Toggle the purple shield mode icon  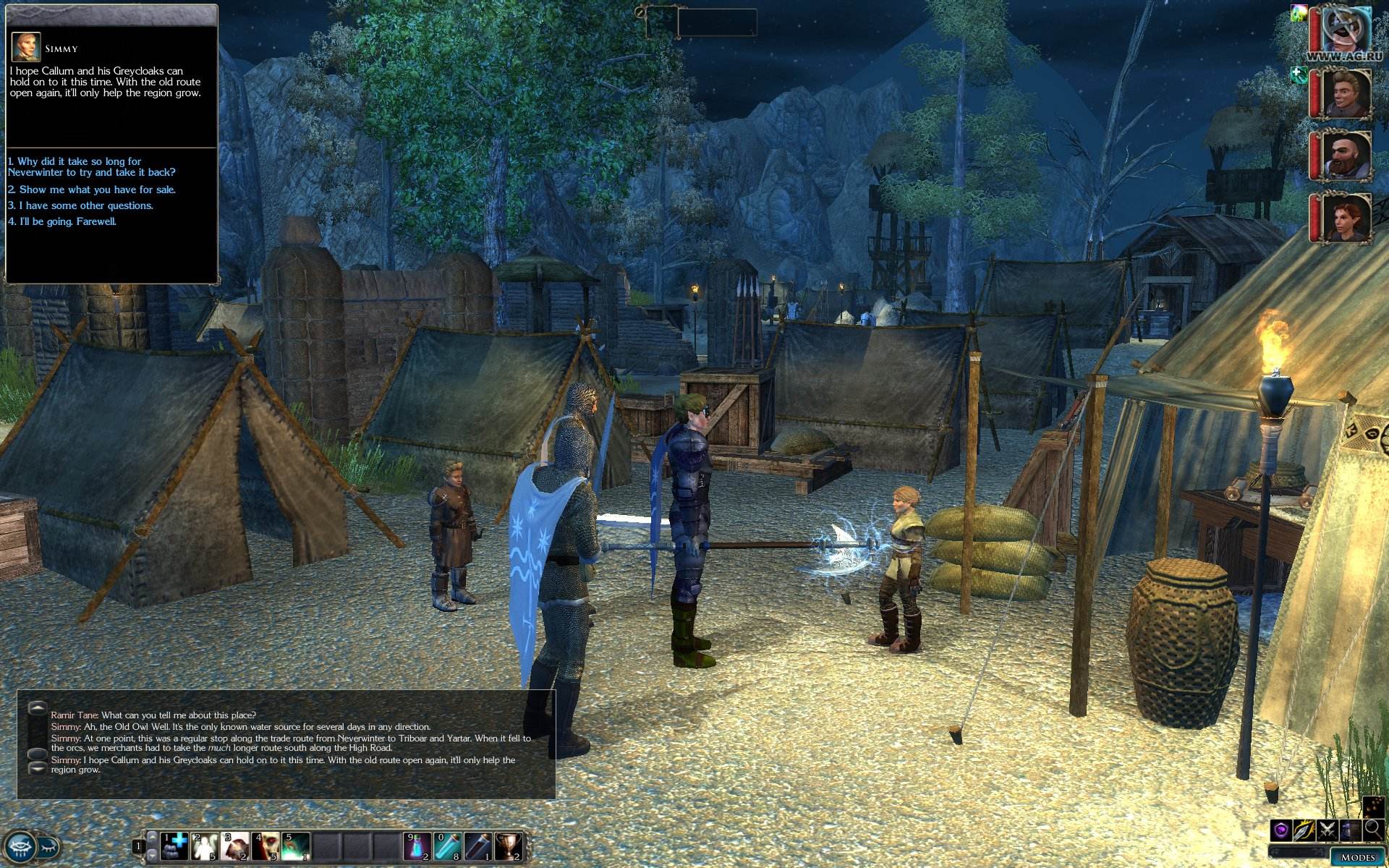(1281, 830)
